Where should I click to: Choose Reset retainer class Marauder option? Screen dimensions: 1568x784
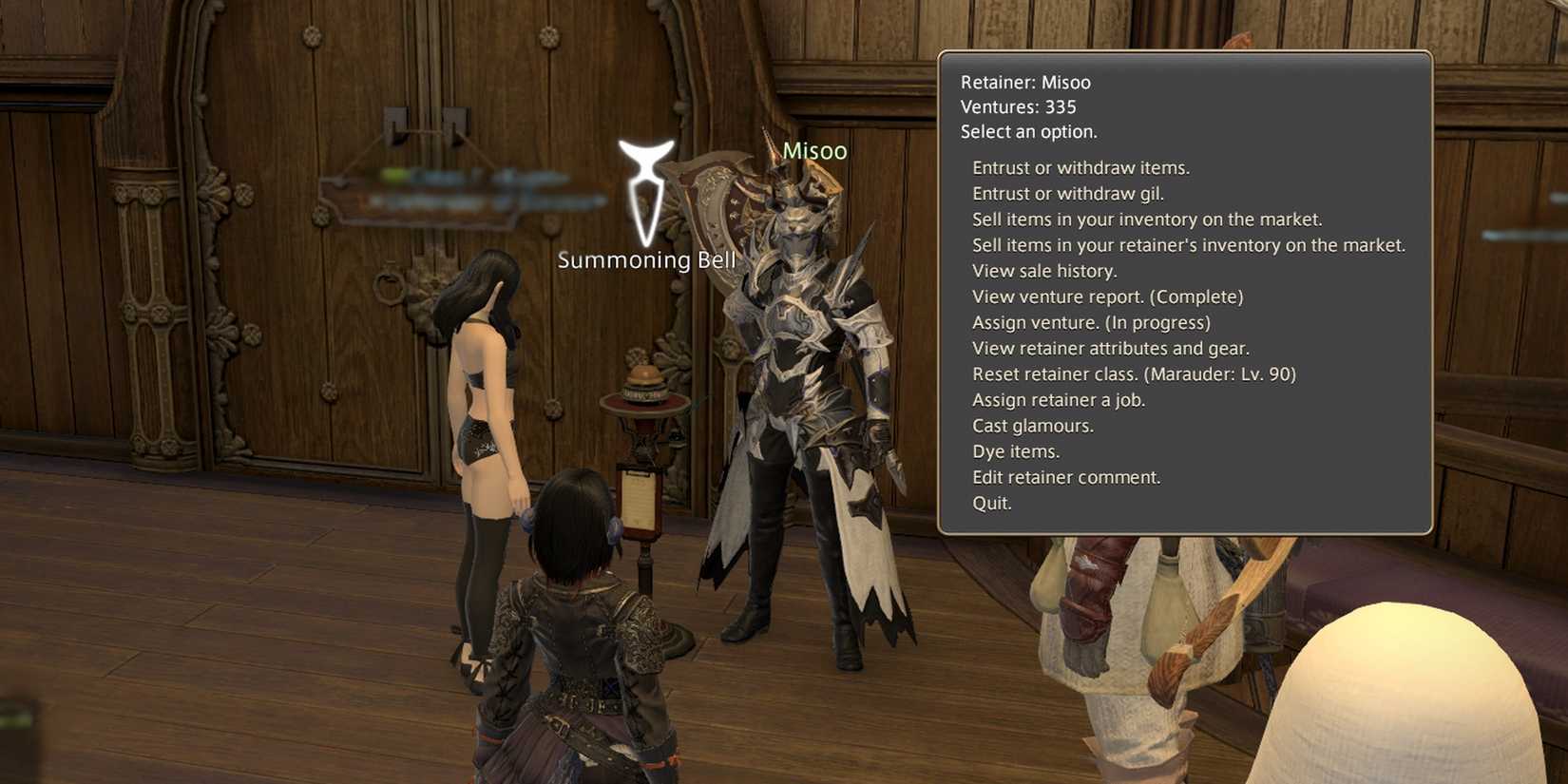(1133, 373)
